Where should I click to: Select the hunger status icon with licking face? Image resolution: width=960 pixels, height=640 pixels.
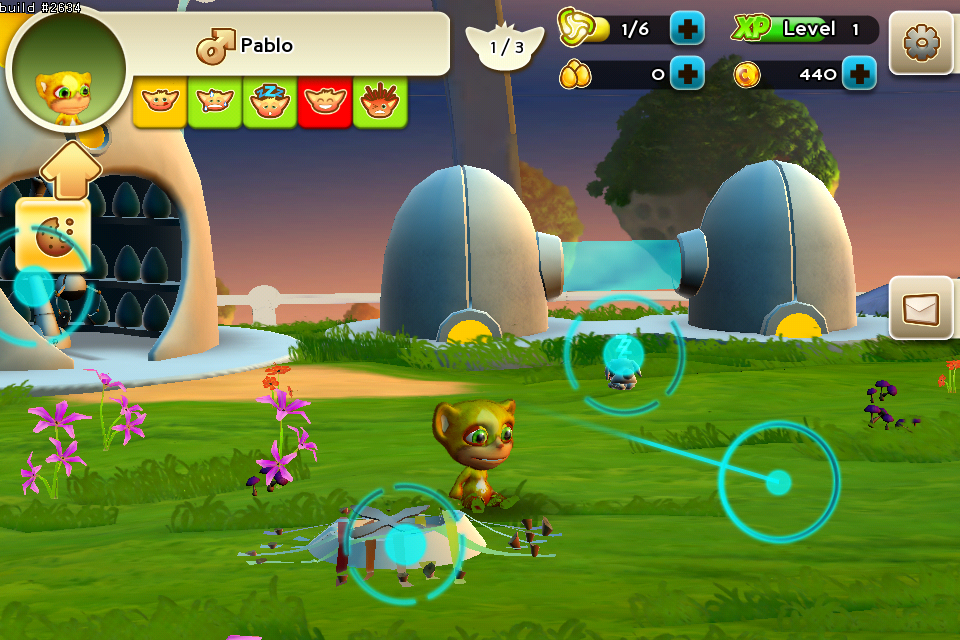[160, 101]
